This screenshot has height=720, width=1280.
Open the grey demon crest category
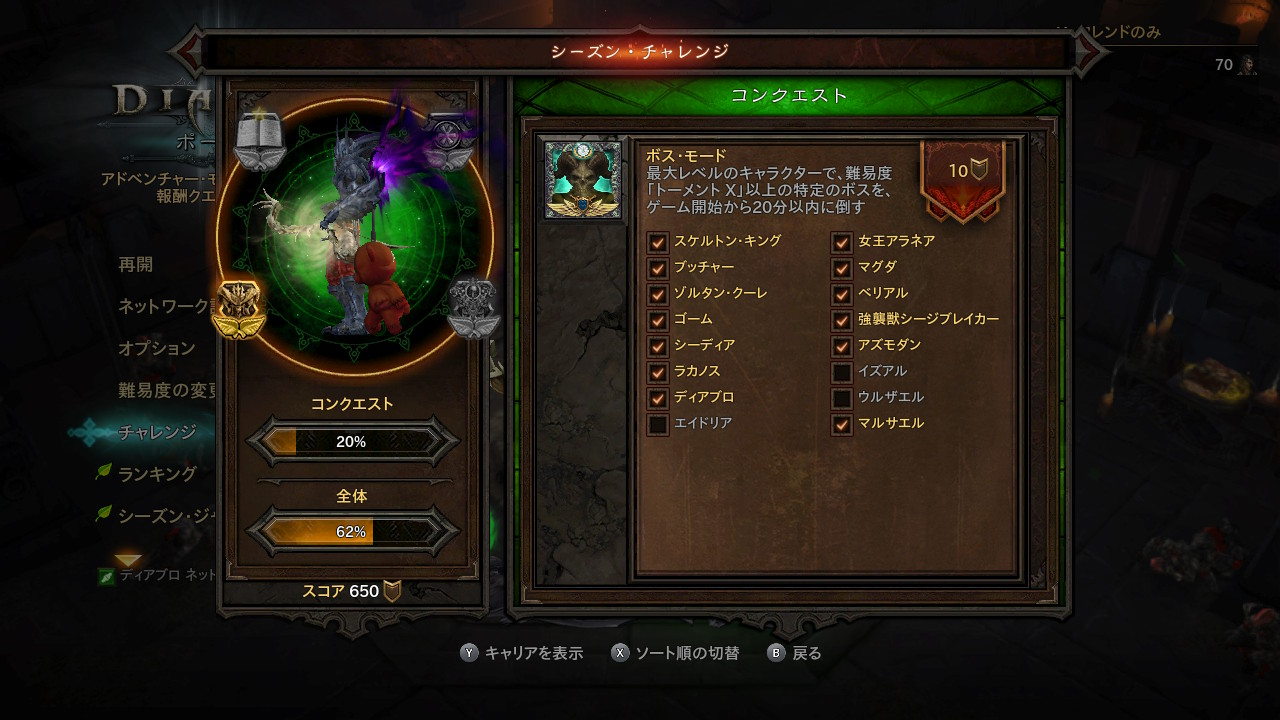473,308
